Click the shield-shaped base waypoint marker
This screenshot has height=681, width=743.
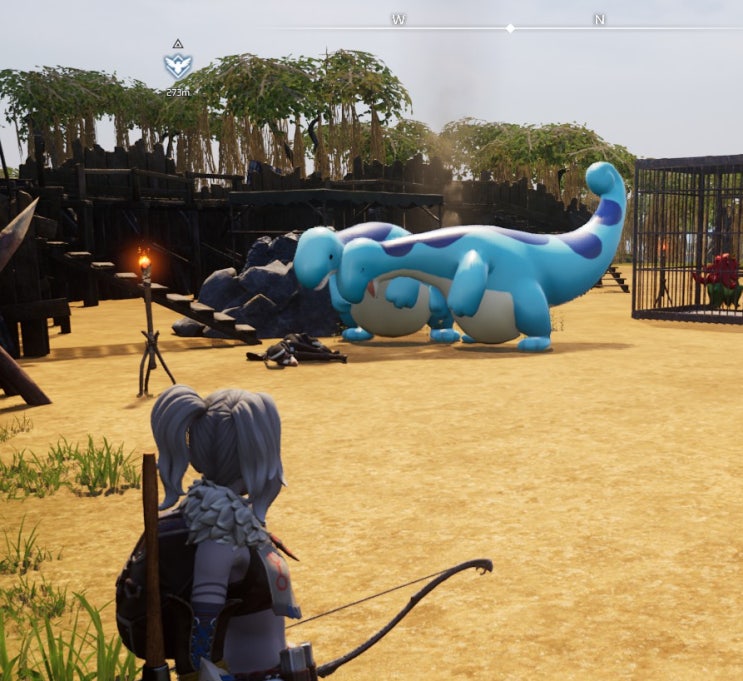177,67
